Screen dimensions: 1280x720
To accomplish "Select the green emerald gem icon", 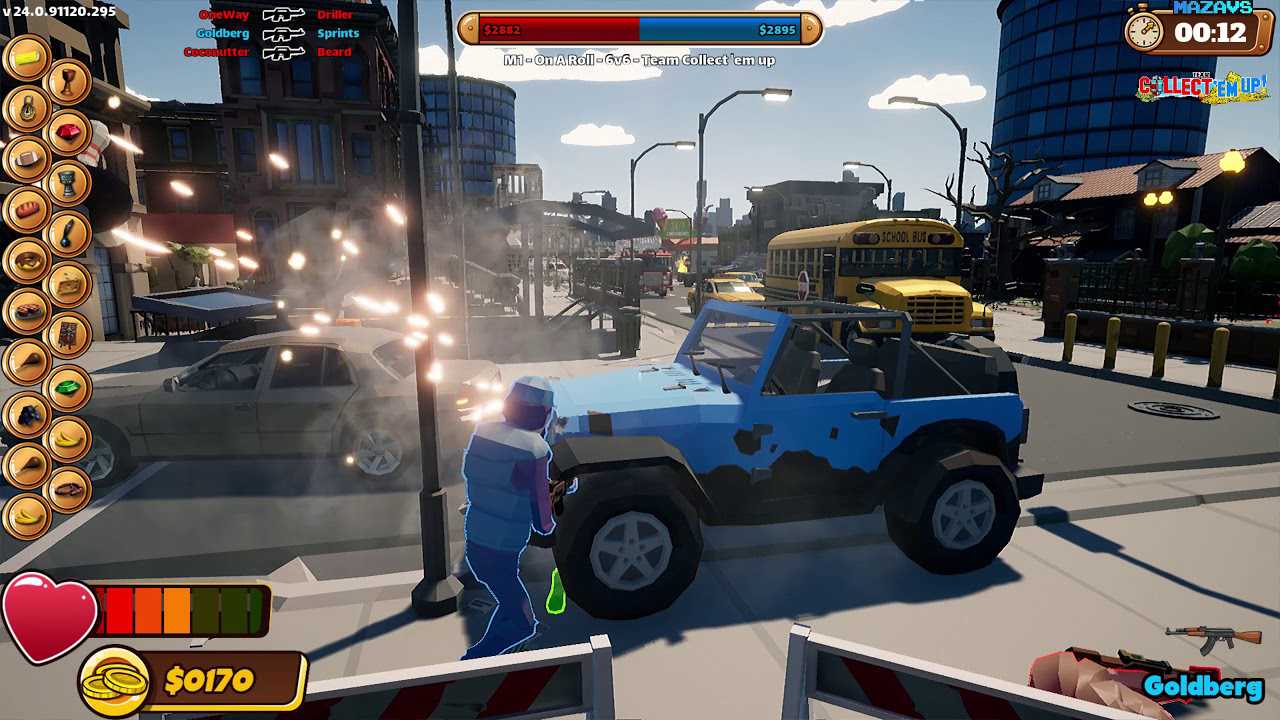I will coord(68,387).
